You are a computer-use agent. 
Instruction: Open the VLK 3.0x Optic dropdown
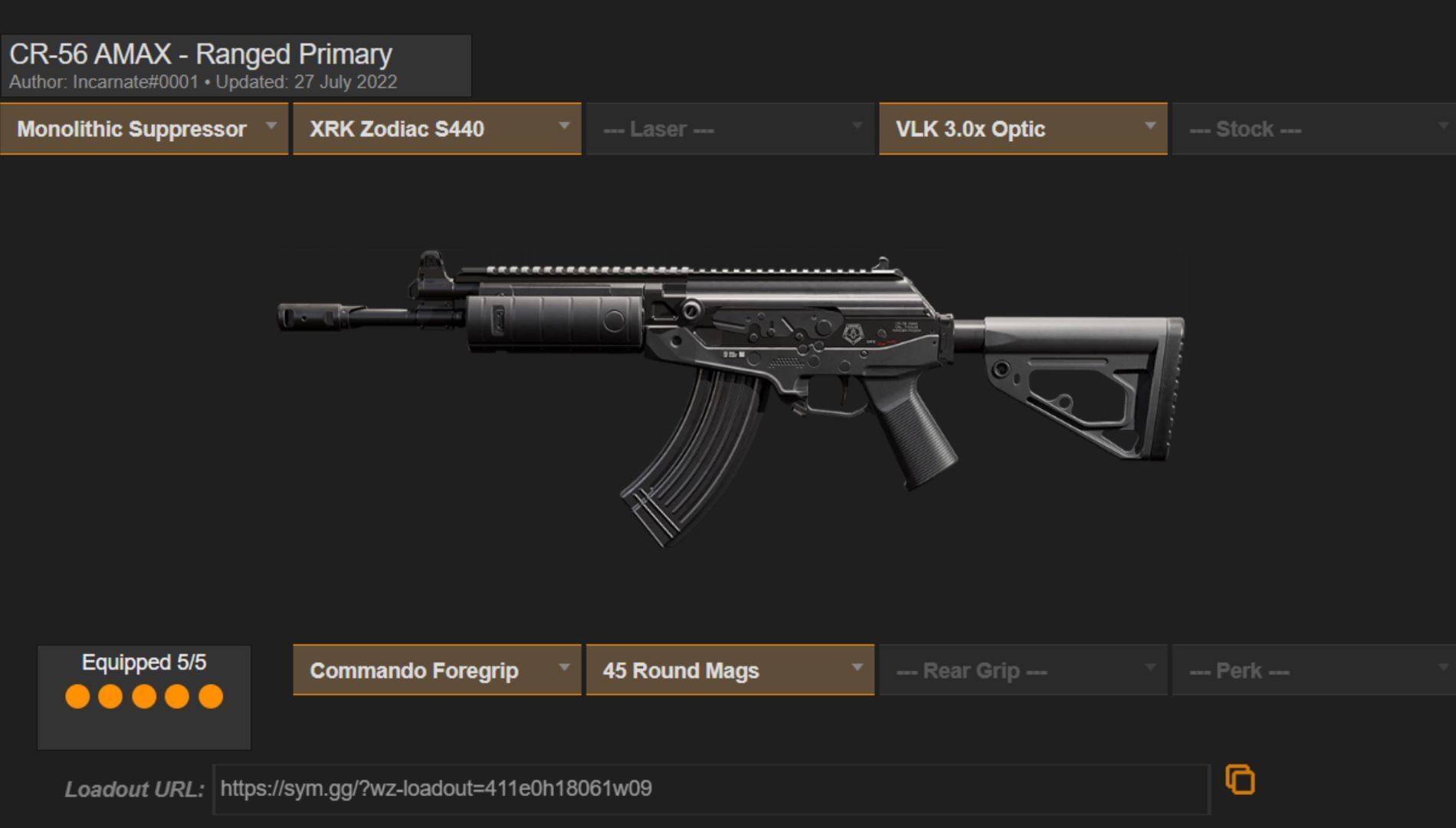(x=1022, y=129)
